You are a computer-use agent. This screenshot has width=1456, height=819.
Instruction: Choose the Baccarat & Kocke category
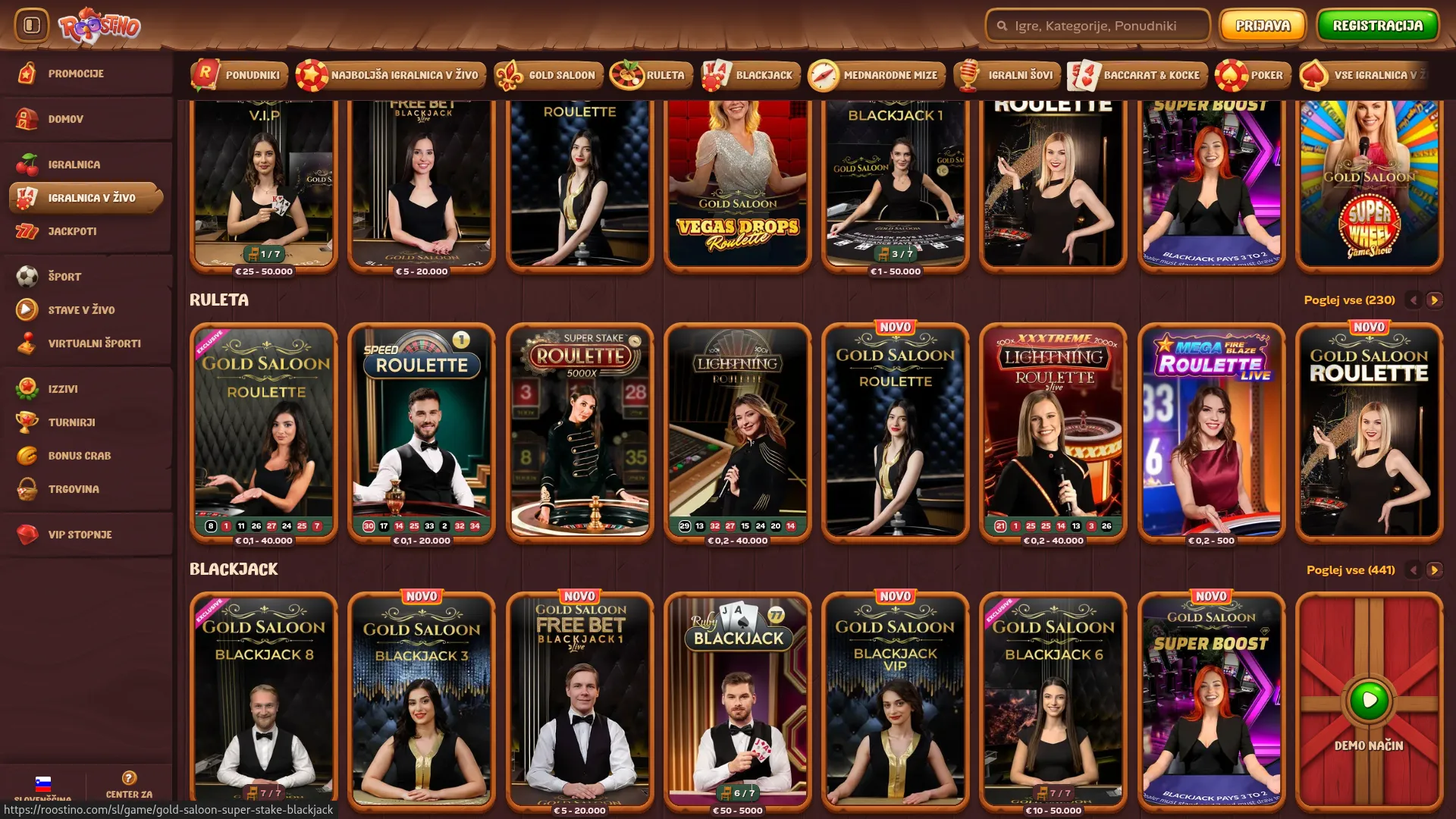coord(1137,75)
